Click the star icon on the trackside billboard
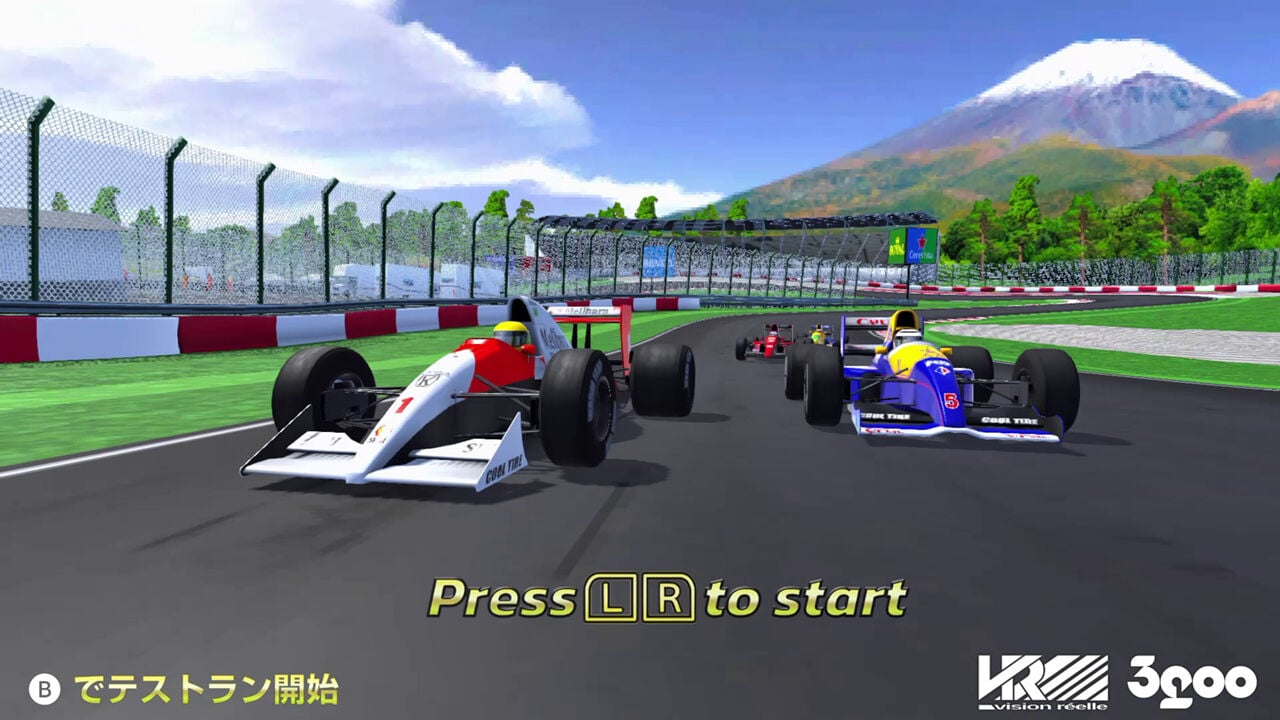This screenshot has width=1280, height=720. [x=923, y=240]
